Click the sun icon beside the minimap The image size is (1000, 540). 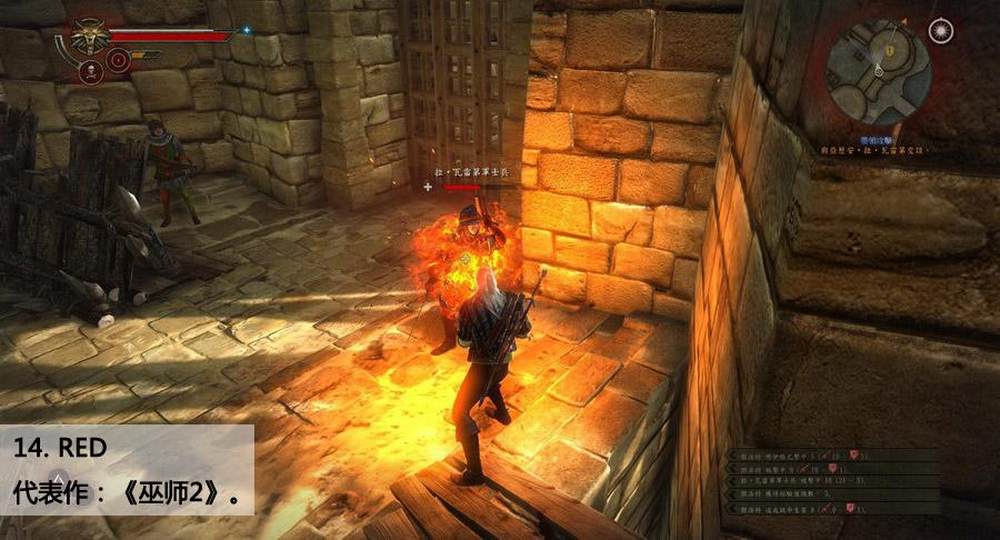tap(940, 31)
